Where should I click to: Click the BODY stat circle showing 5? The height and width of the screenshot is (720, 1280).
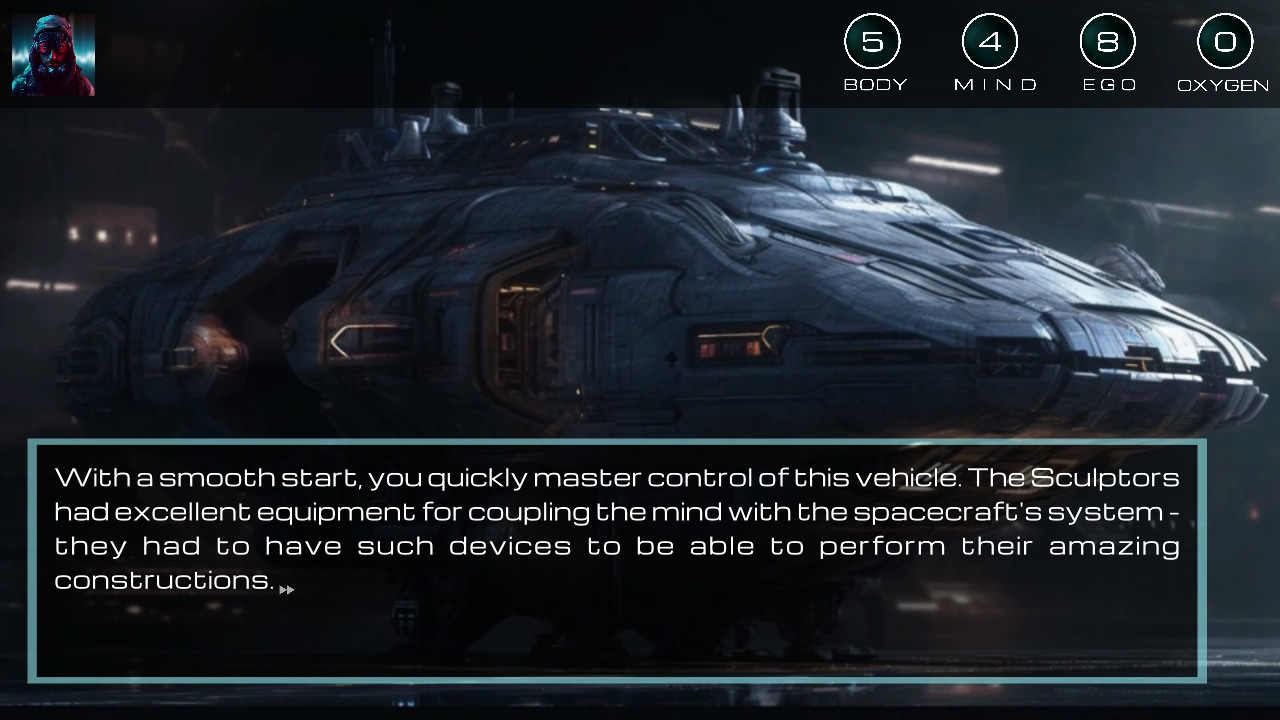coord(873,42)
